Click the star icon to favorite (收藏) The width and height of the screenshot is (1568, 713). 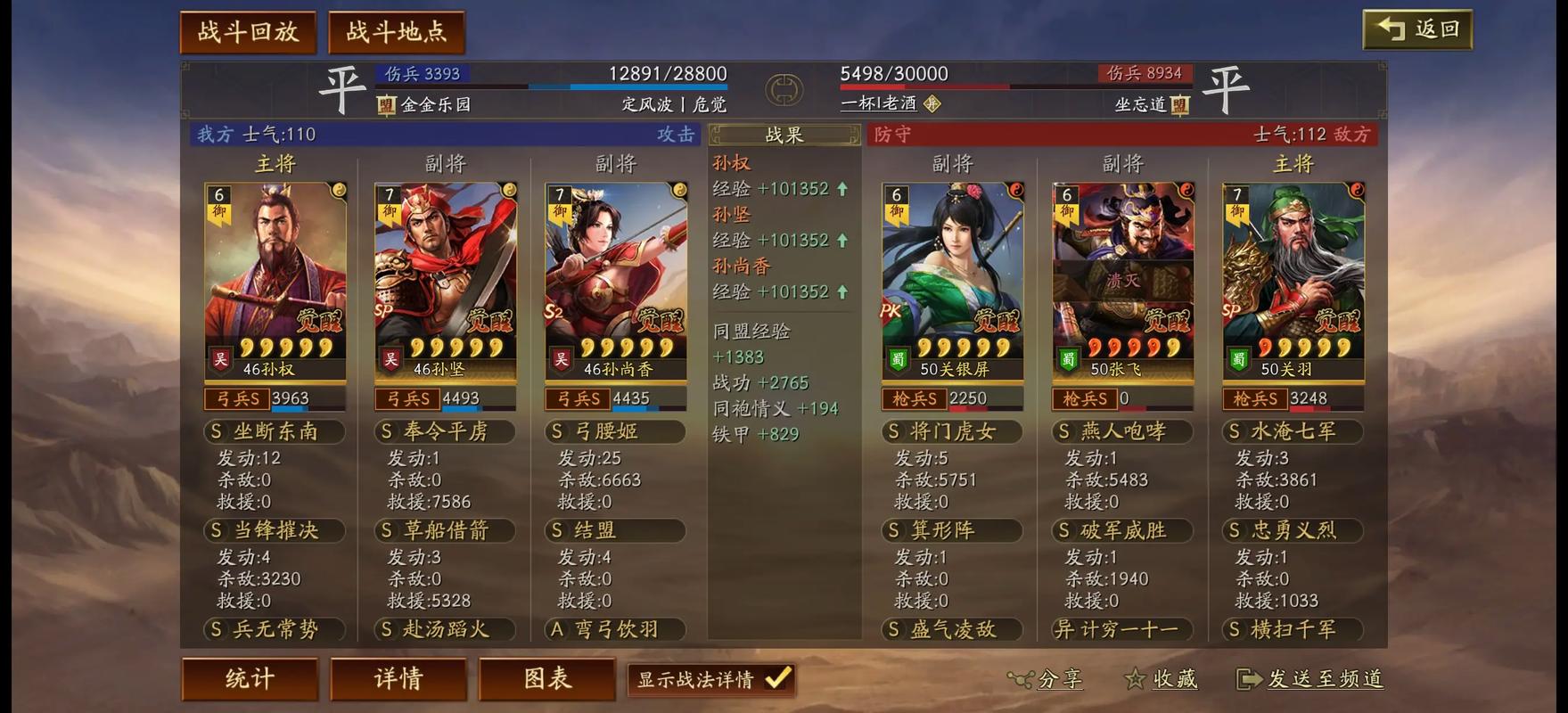[1135, 679]
